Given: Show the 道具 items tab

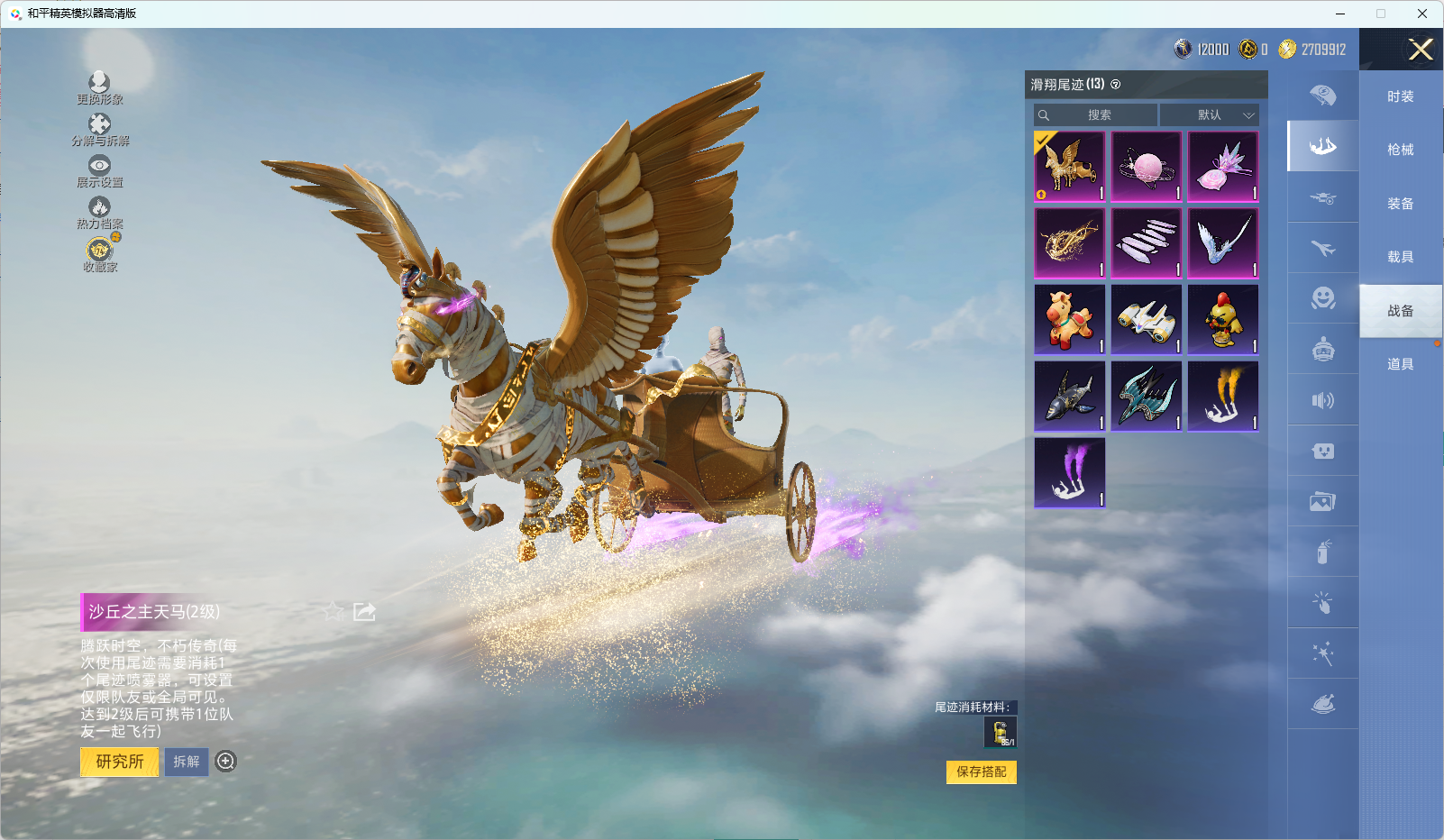Looking at the screenshot, I should pos(1400,364).
